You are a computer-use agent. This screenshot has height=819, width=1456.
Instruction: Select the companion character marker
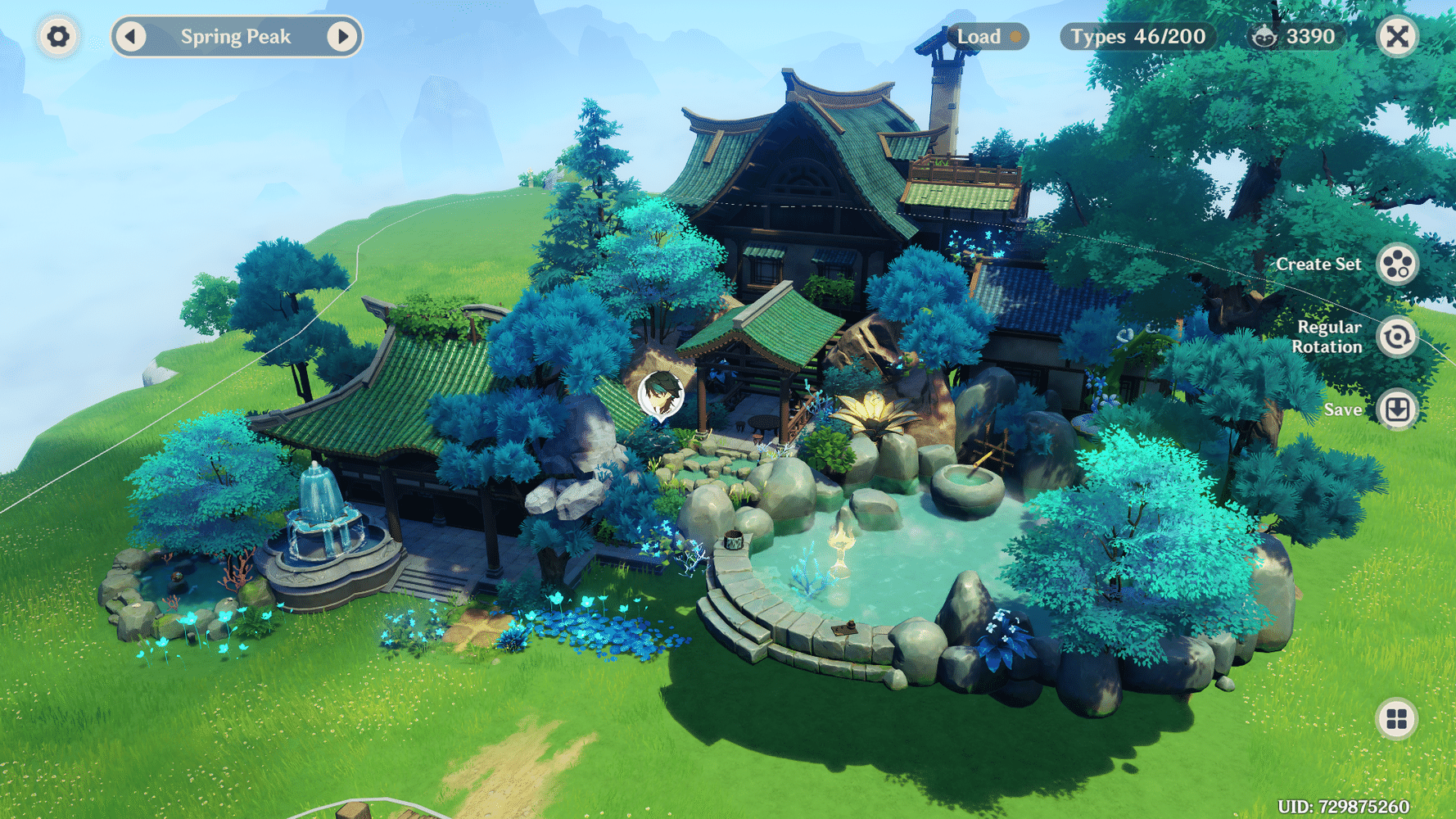660,396
